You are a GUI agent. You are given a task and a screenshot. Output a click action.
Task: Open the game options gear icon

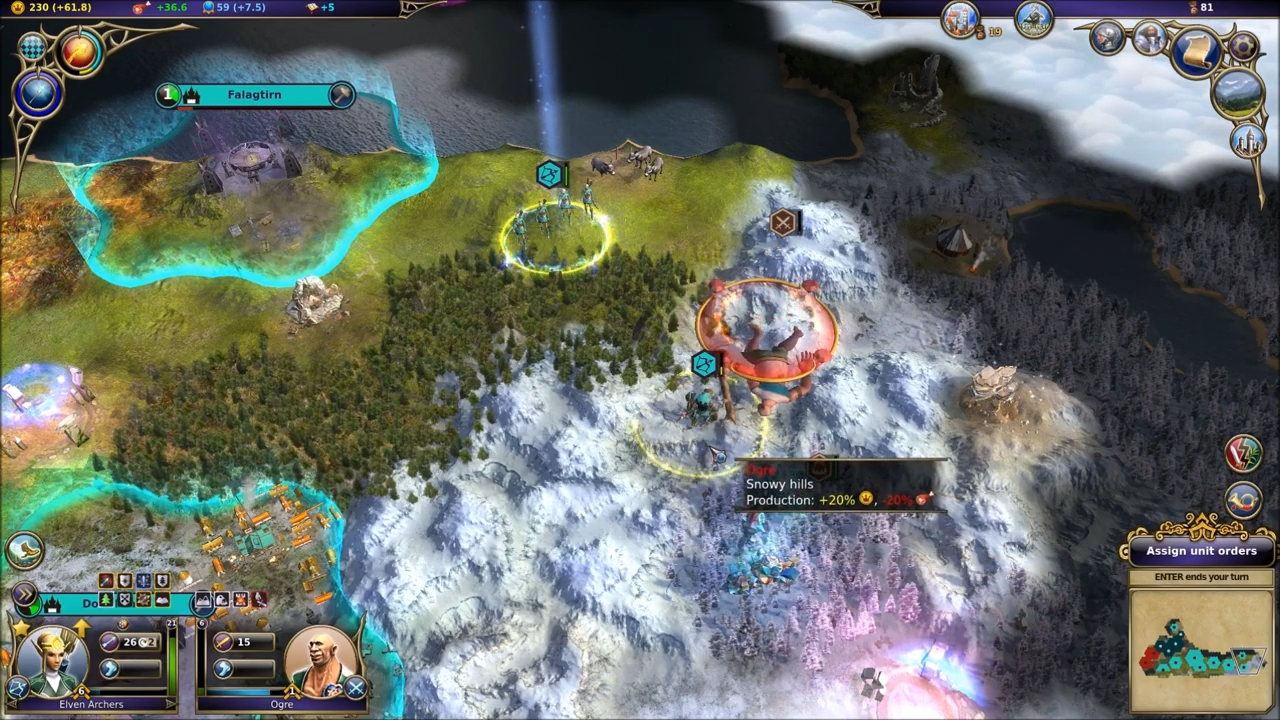(1243, 46)
